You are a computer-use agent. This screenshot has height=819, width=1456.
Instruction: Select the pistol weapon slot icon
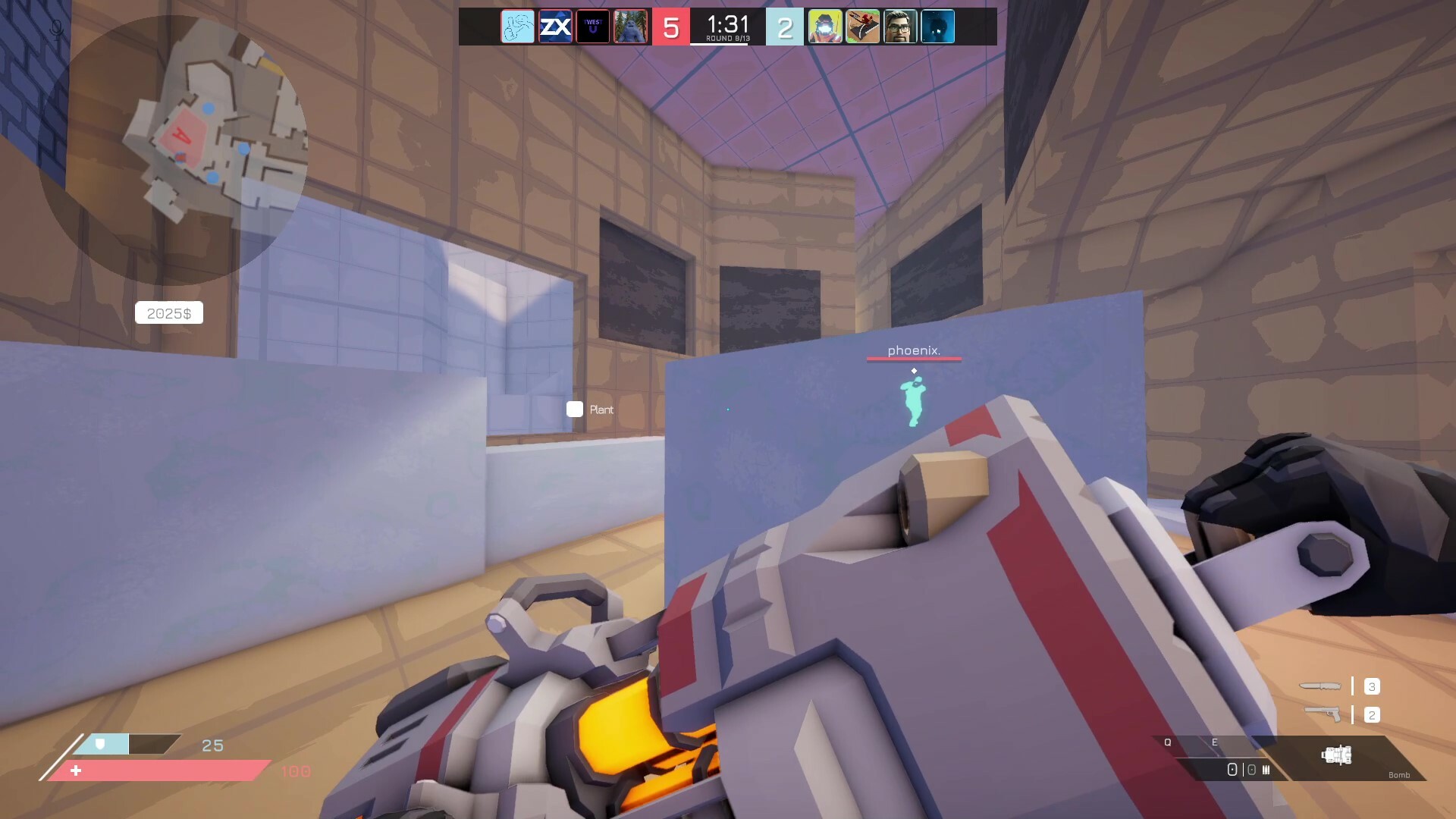[x=1323, y=714]
